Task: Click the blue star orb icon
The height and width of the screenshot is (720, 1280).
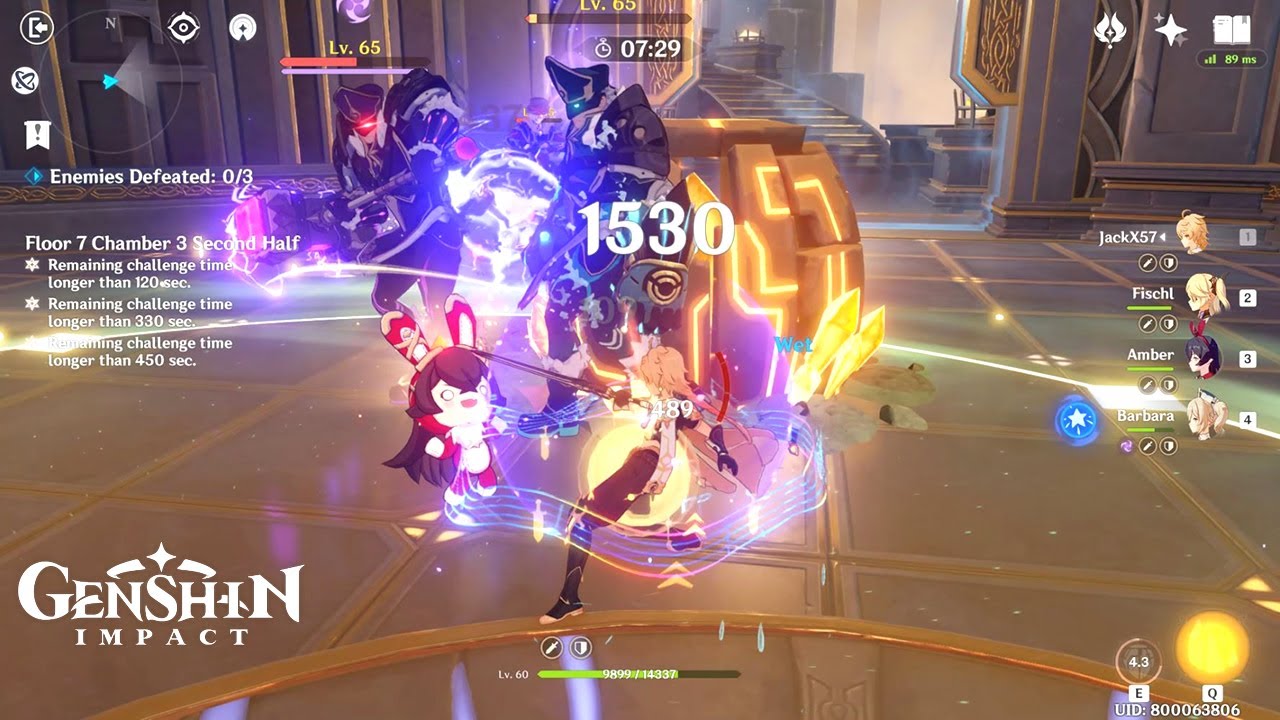Action: [x=1076, y=420]
